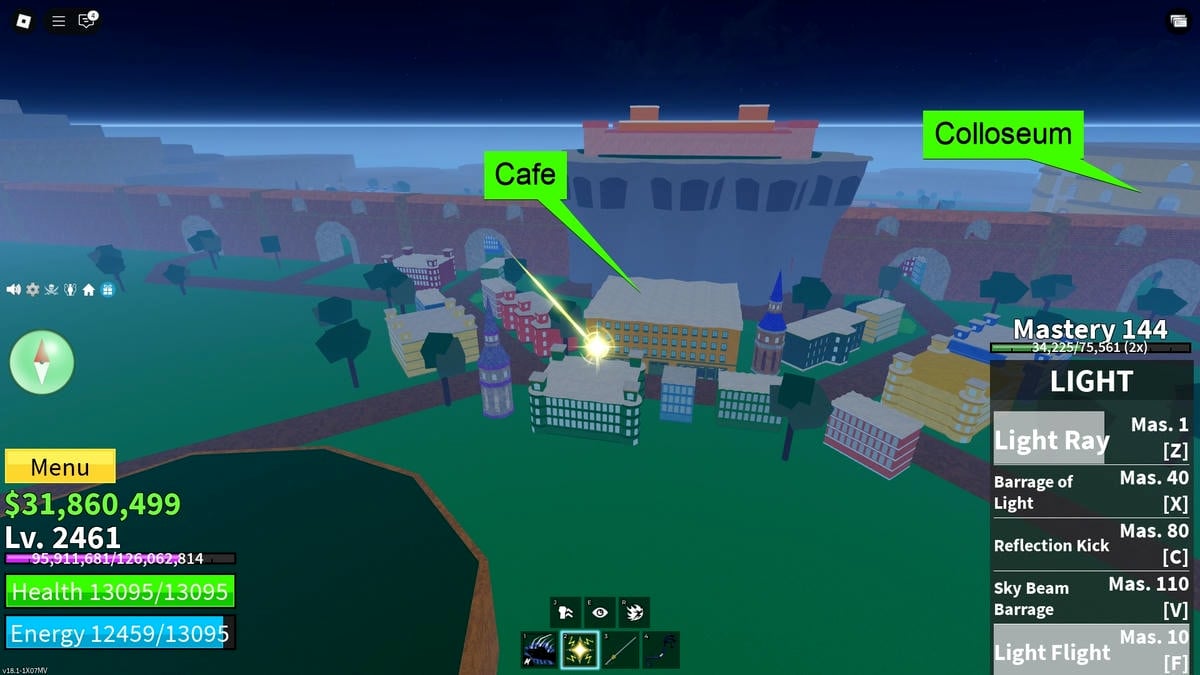Image resolution: width=1200 pixels, height=675 pixels.
Task: Open the yellow Menu button
Action: pos(60,467)
